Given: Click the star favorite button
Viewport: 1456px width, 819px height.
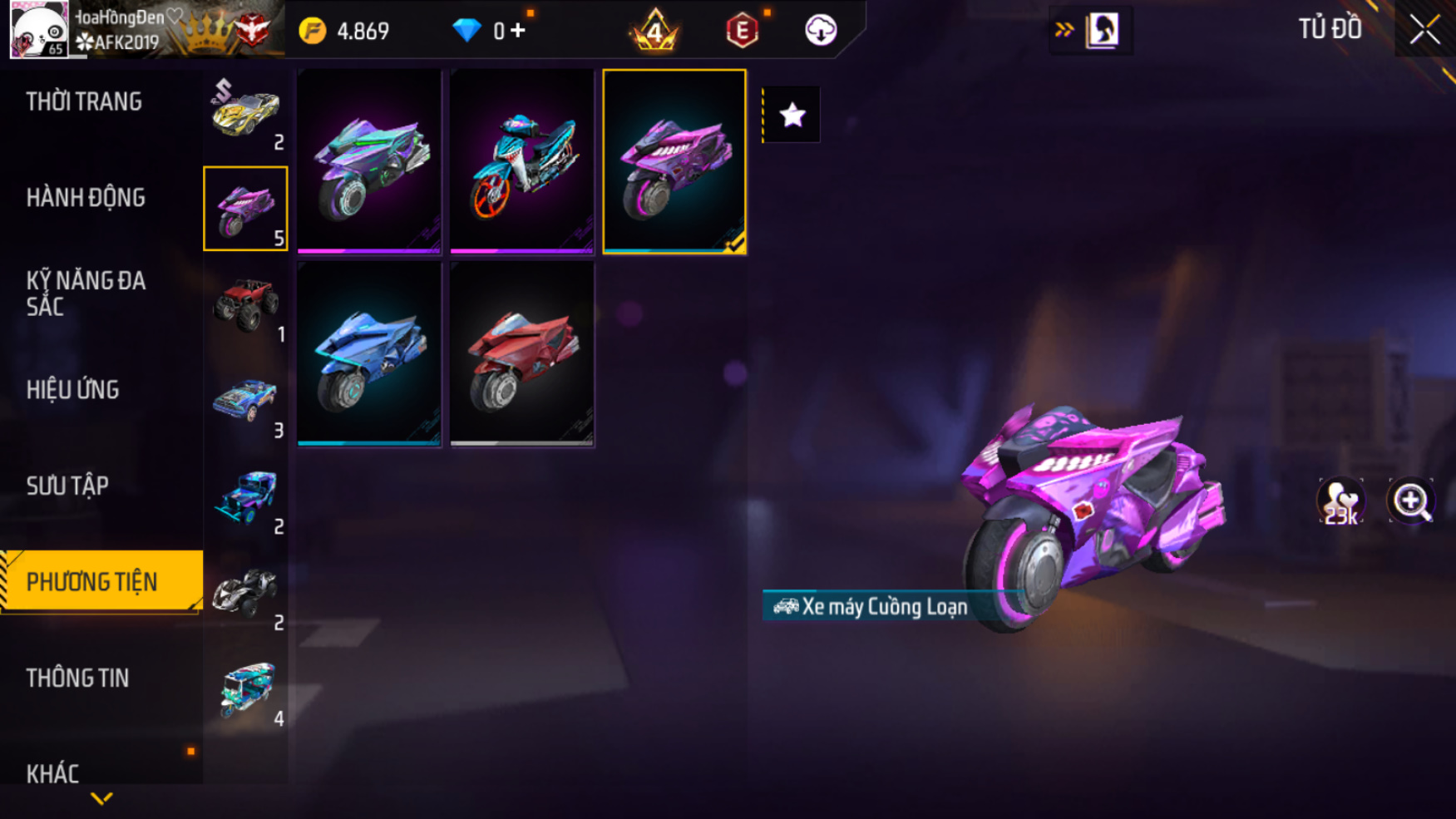Looking at the screenshot, I should 792,115.
